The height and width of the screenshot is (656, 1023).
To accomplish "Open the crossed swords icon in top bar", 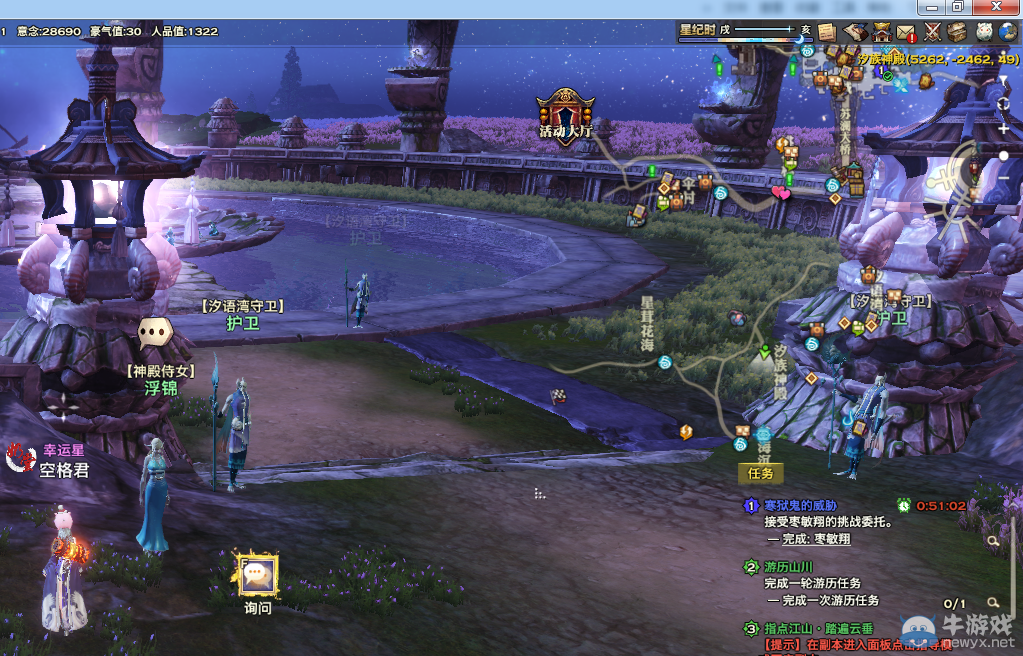I will click(933, 32).
